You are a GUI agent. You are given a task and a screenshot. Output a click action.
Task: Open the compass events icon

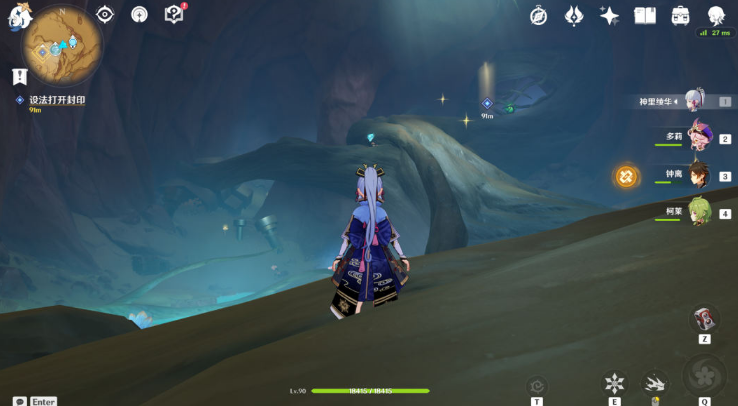coord(538,15)
